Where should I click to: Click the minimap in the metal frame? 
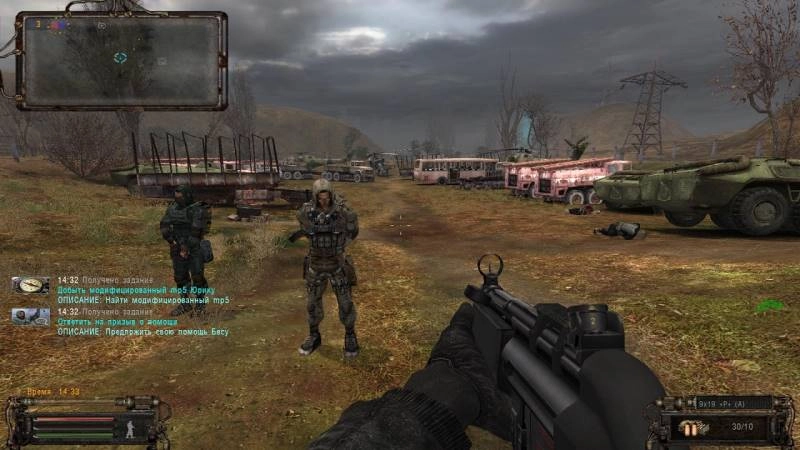coord(121,60)
